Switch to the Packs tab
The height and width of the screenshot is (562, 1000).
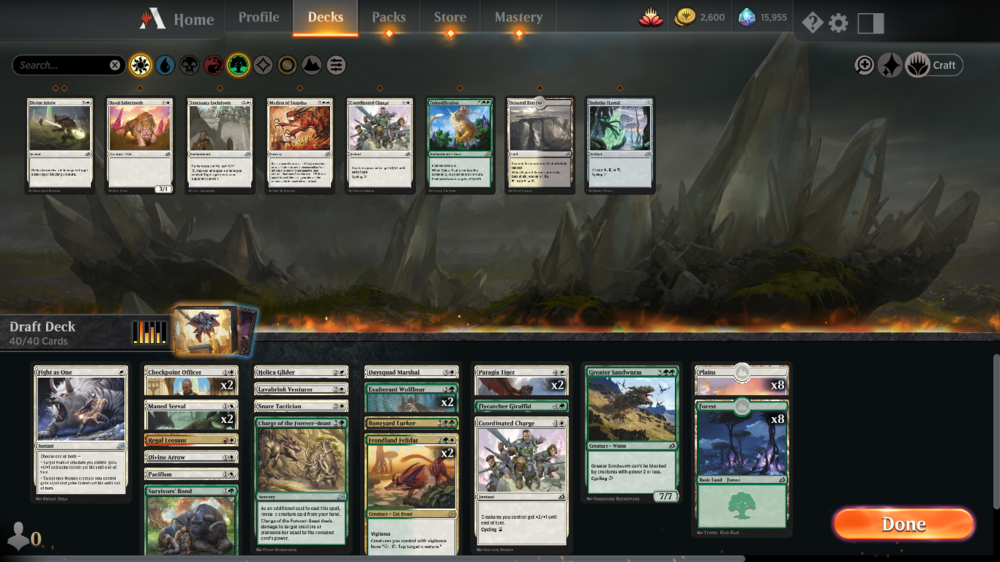click(x=389, y=17)
